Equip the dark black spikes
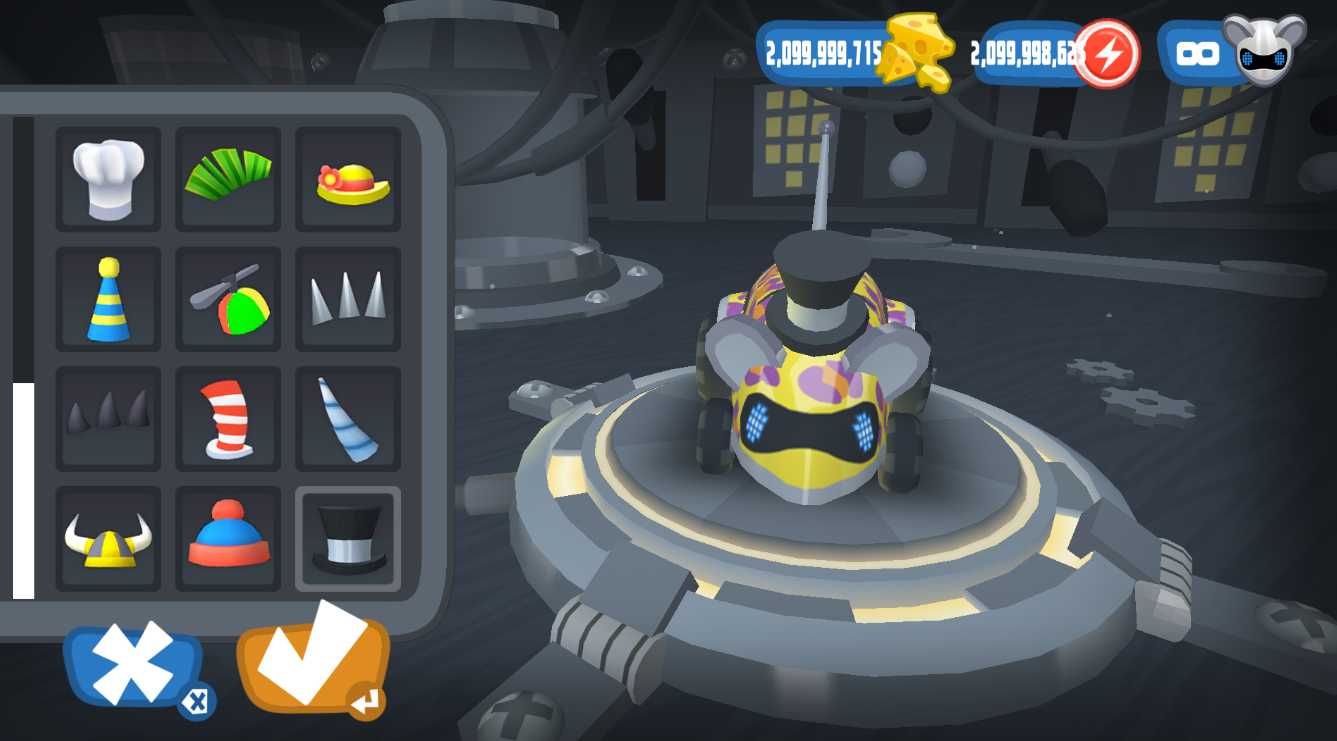The image size is (1337, 741). pyautogui.click(x=108, y=419)
